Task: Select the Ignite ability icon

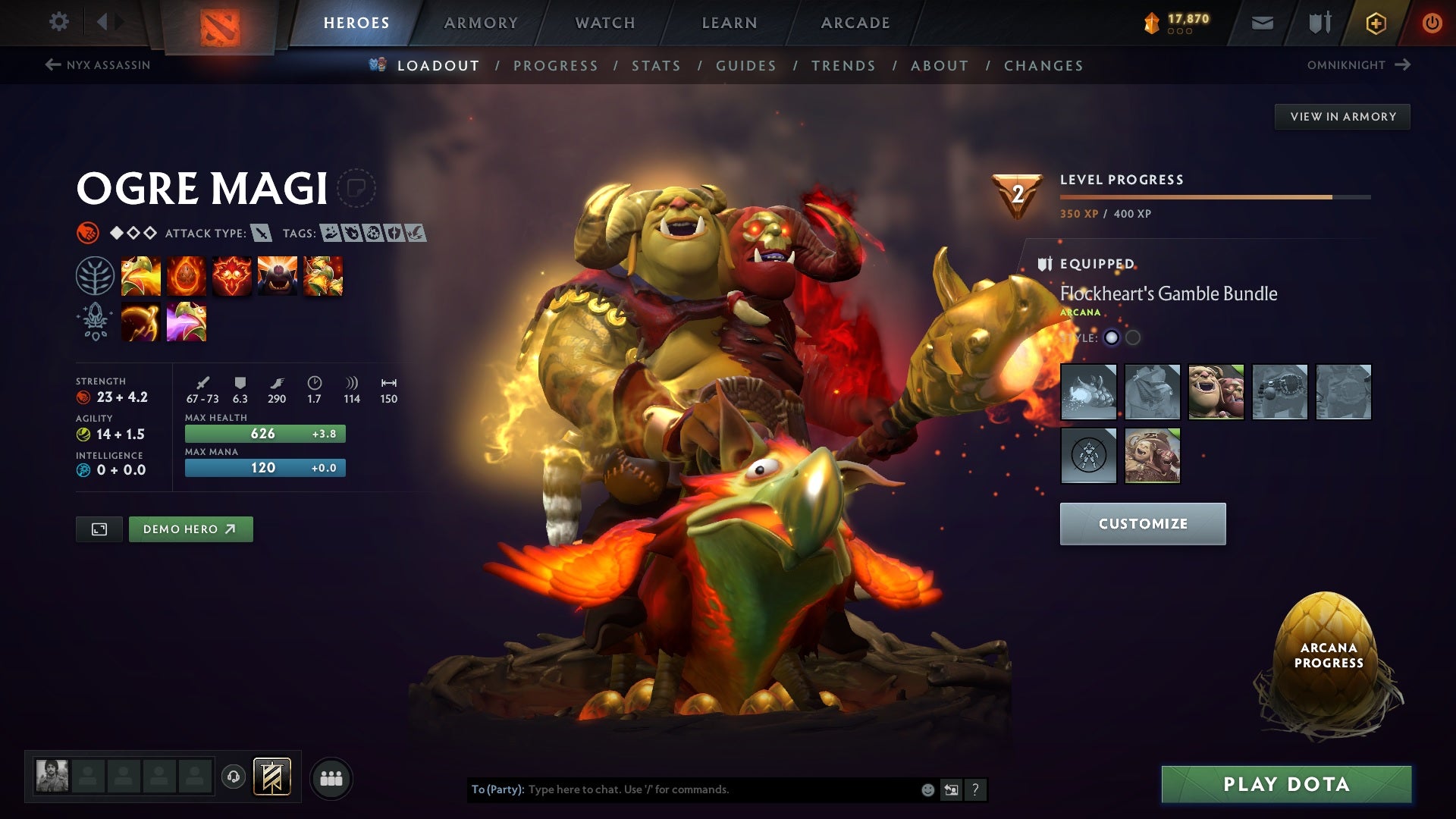Action: (187, 275)
